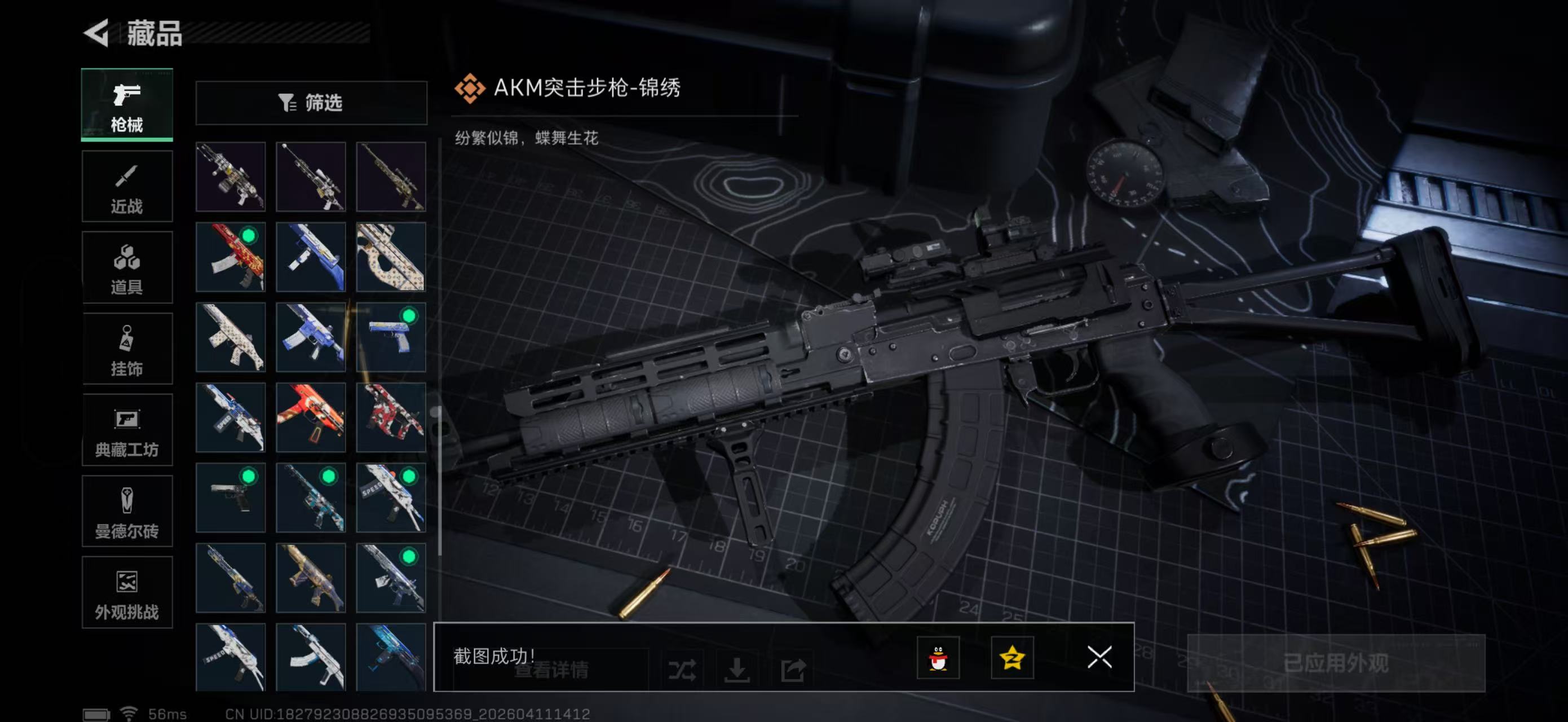Switch to the 近战 melee tab
The width and height of the screenshot is (1568, 722).
(x=127, y=186)
